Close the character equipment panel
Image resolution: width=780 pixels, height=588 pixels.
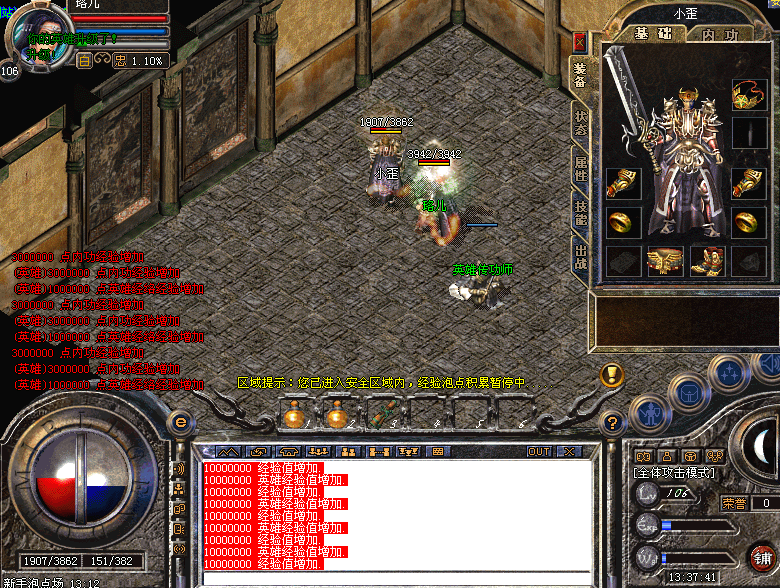click(x=580, y=42)
